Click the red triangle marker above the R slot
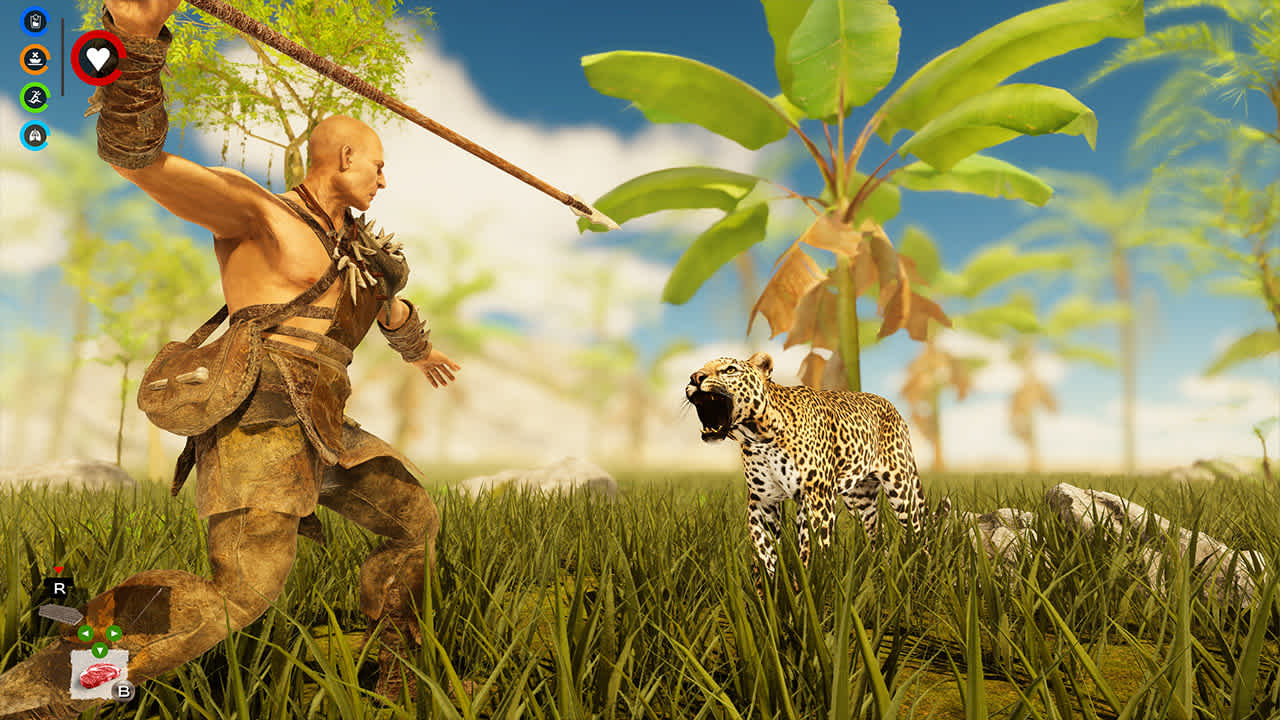 click(x=58, y=570)
